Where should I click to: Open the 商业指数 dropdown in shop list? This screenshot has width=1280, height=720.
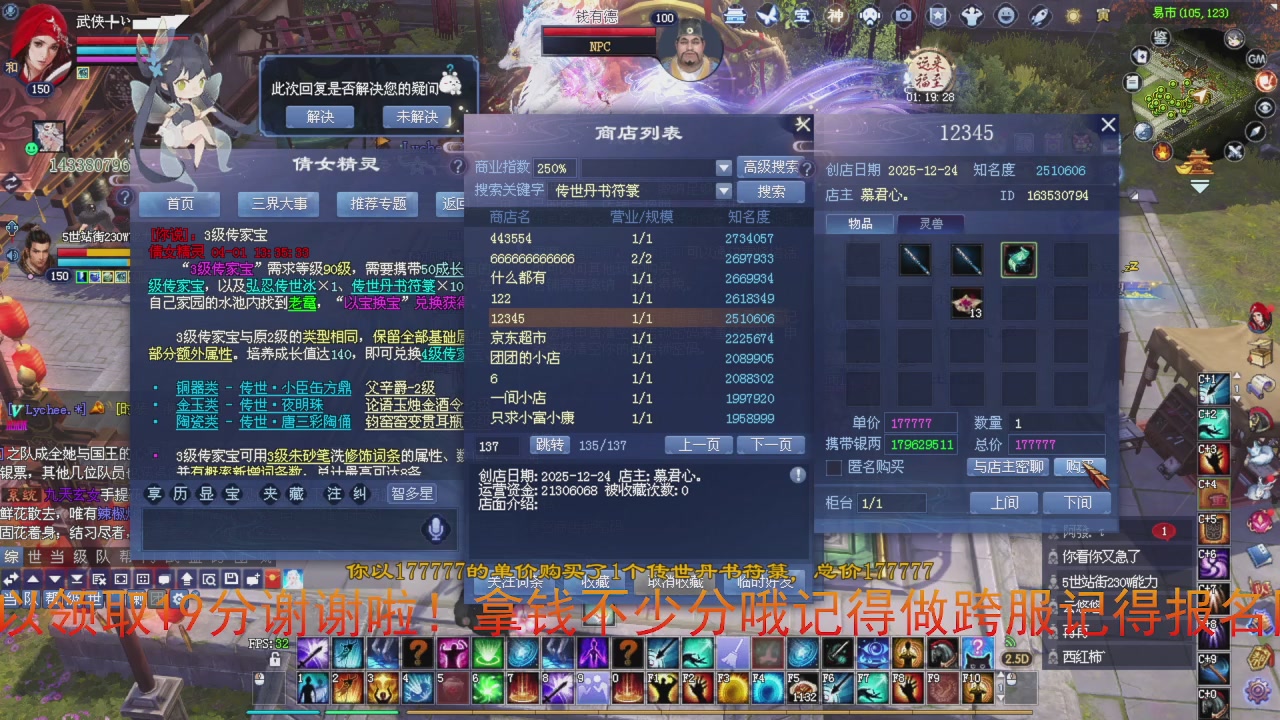tap(723, 167)
